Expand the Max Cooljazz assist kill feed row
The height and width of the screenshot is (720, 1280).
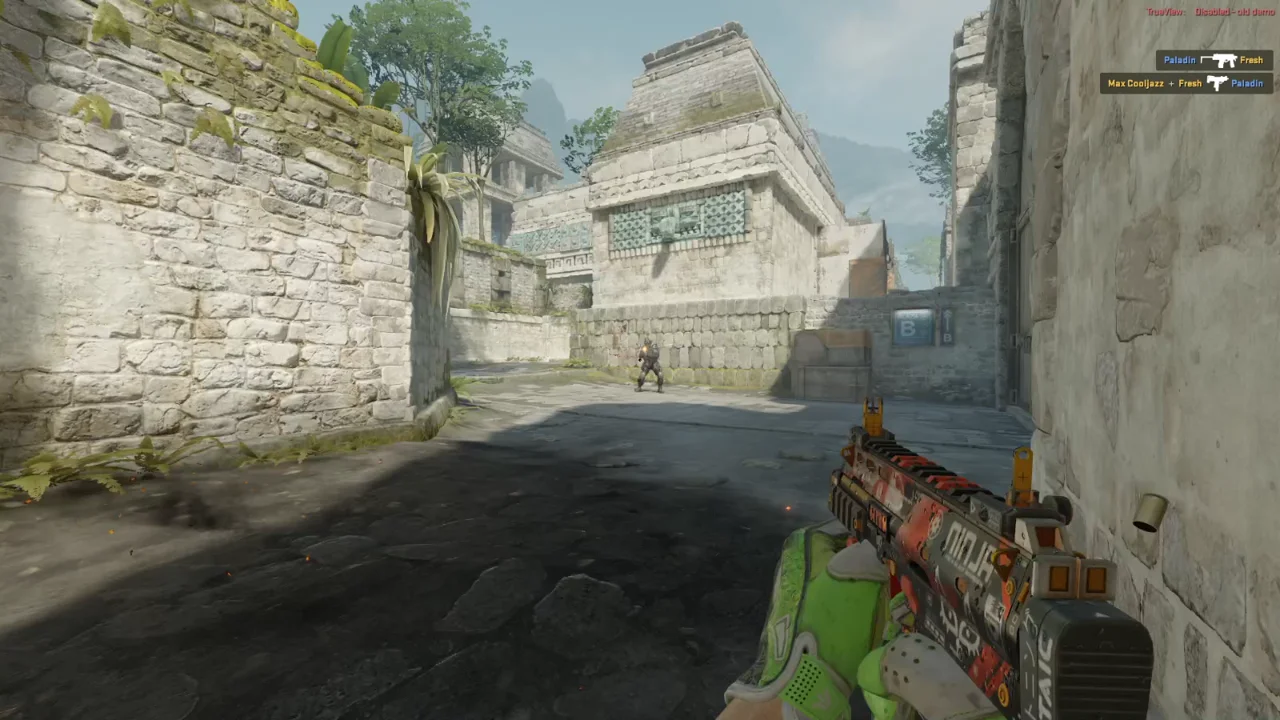[1185, 83]
